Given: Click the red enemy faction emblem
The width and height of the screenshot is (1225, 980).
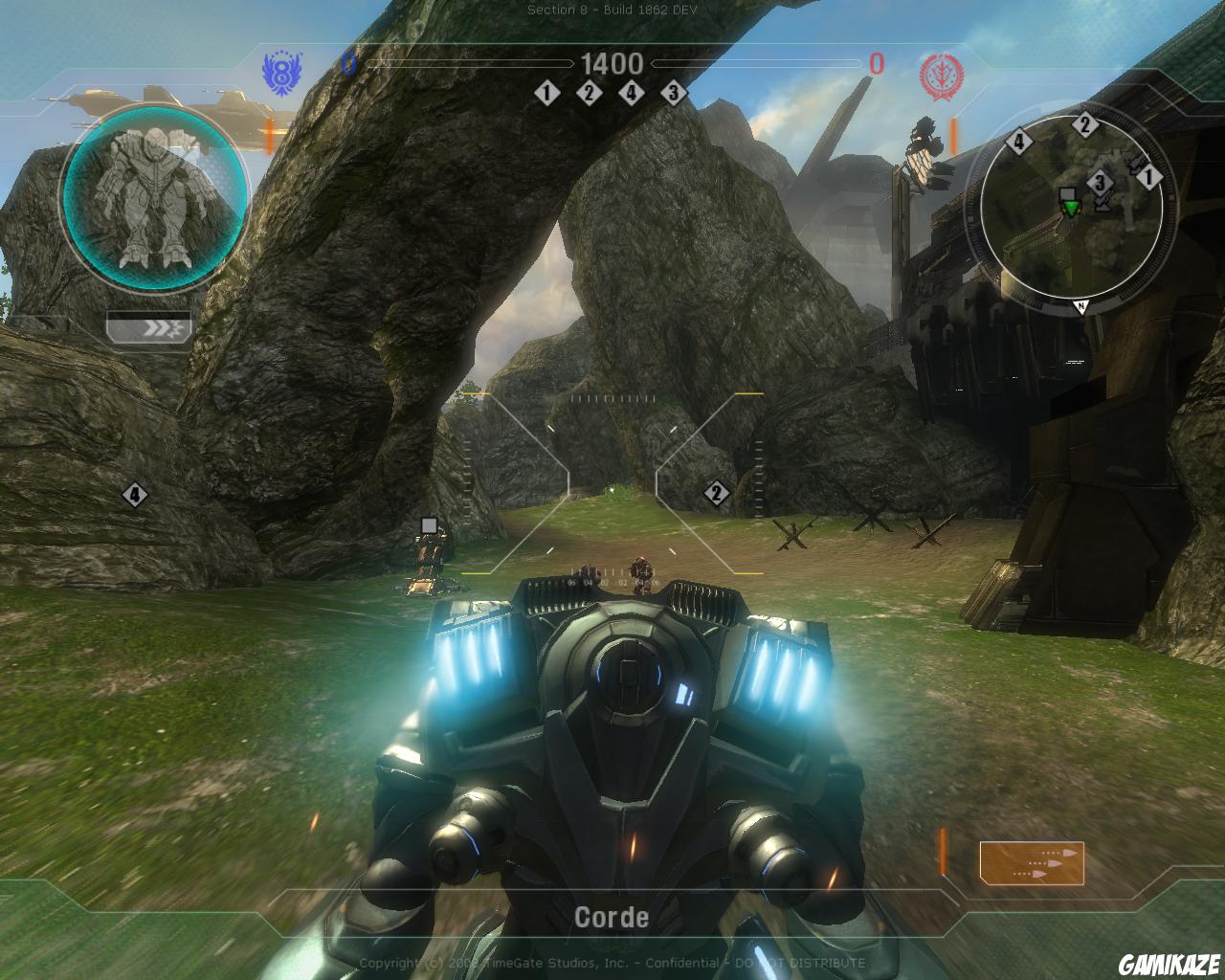Looking at the screenshot, I should point(937,74).
